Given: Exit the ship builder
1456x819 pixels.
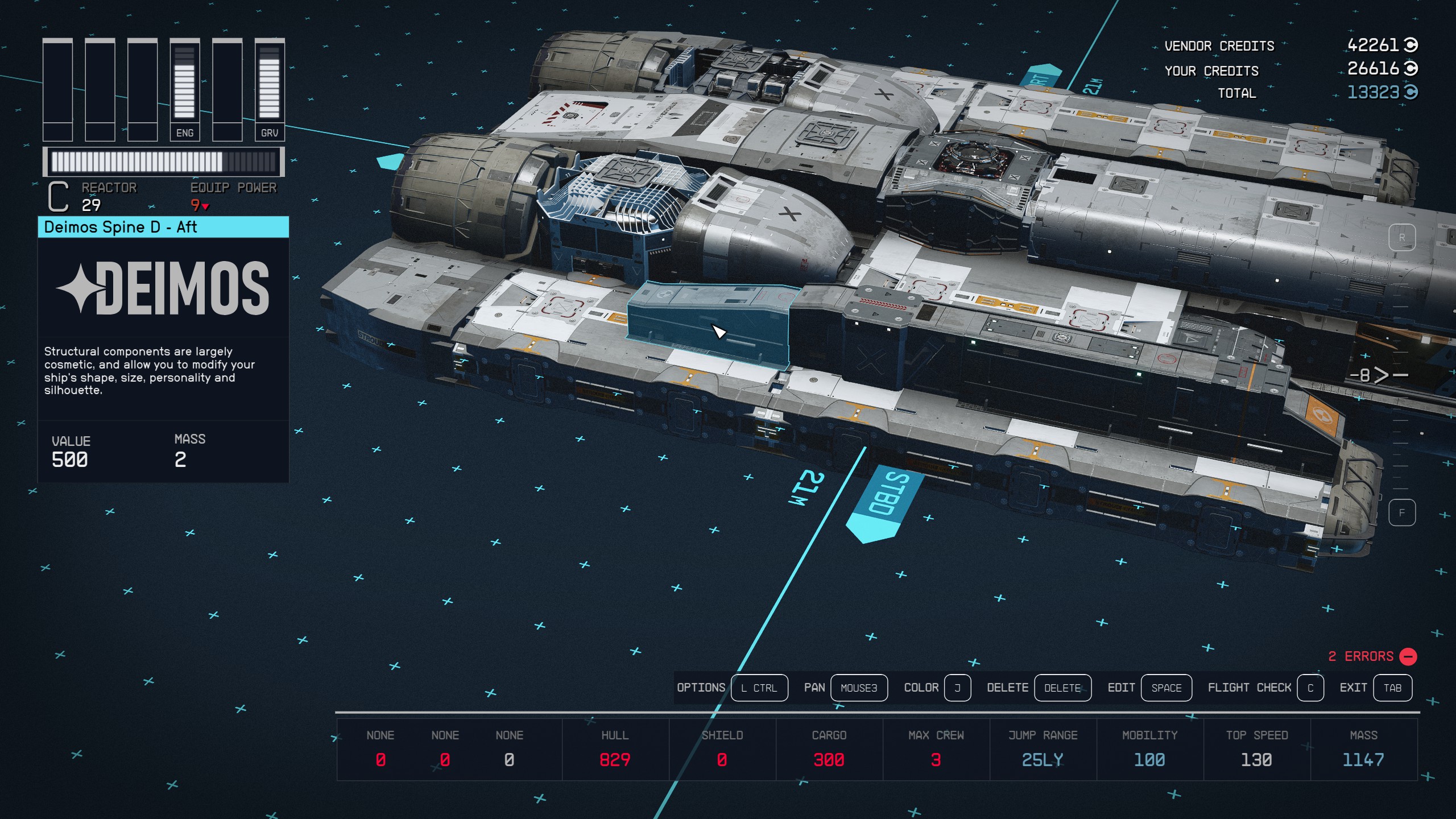Looking at the screenshot, I should 1392,688.
